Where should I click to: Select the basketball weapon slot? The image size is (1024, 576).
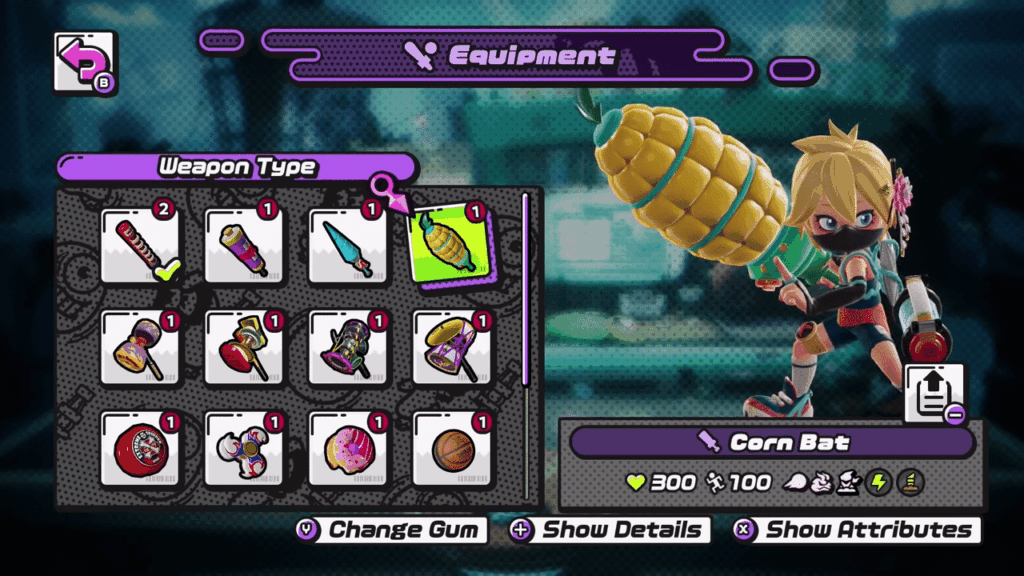tap(449, 450)
